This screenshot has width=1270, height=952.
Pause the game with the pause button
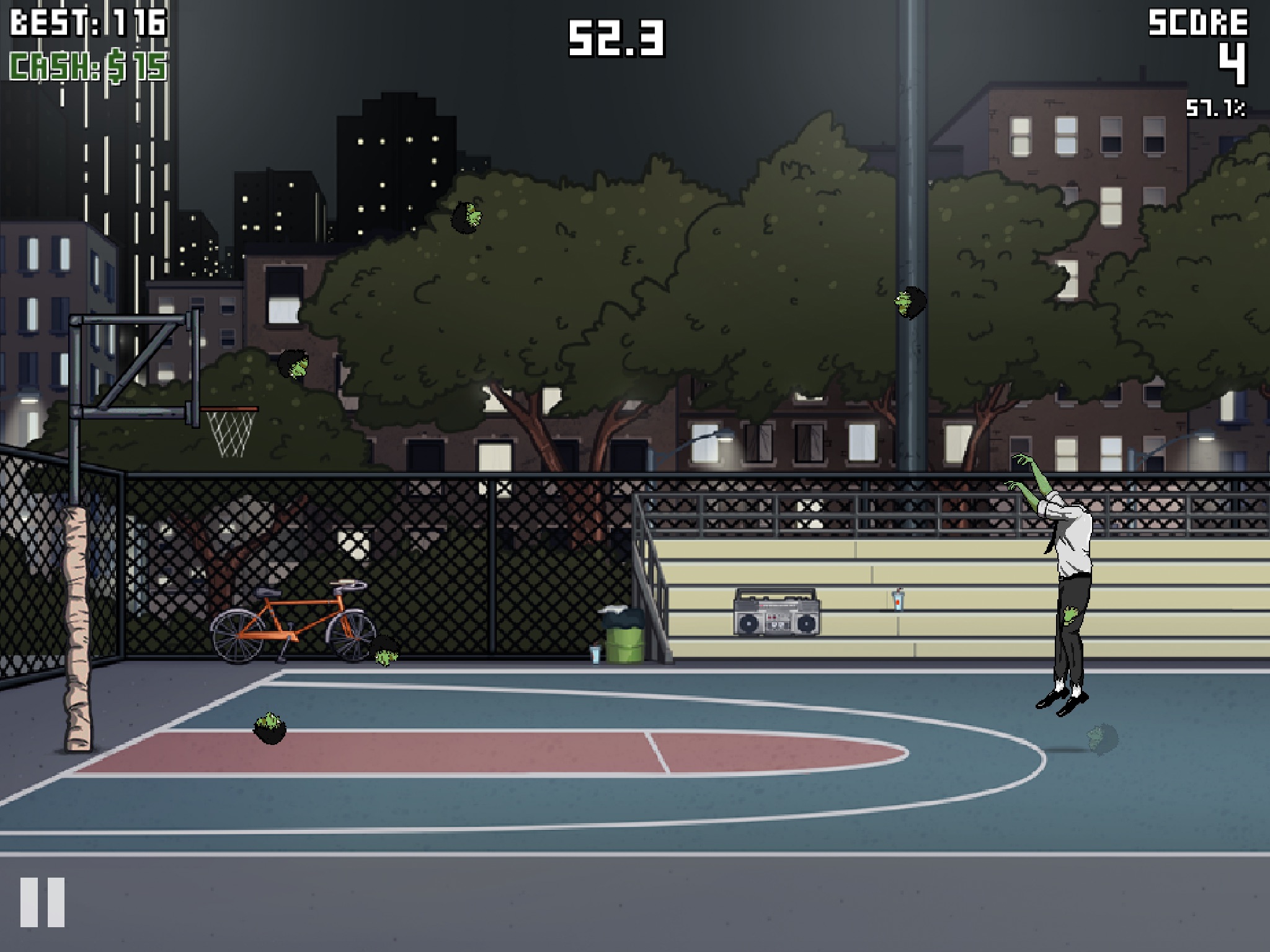(x=42, y=902)
